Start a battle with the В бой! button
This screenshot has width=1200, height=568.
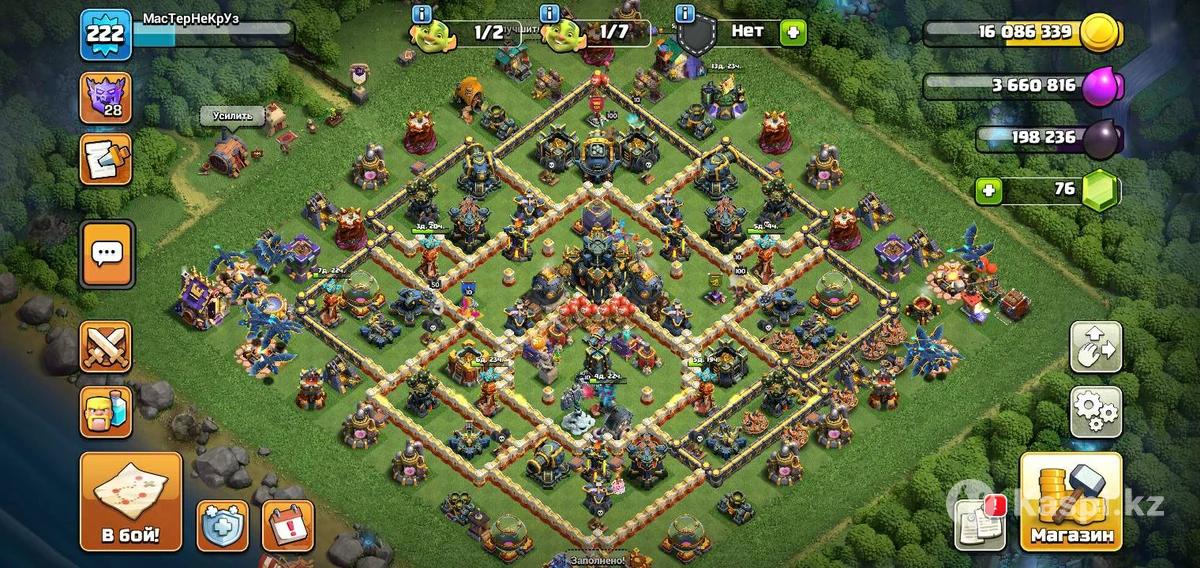131,501
